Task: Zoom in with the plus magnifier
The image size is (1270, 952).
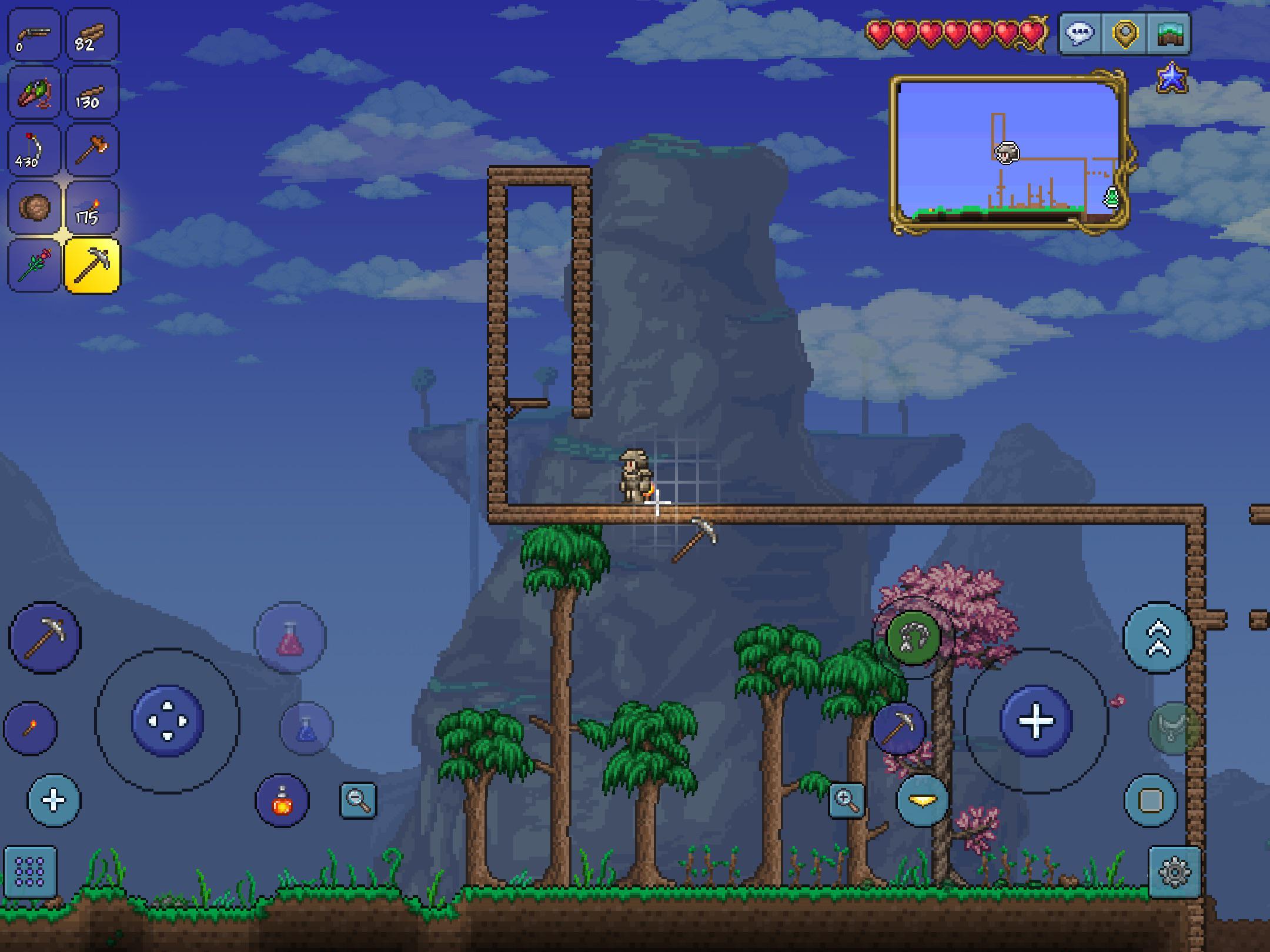Action: tap(846, 800)
